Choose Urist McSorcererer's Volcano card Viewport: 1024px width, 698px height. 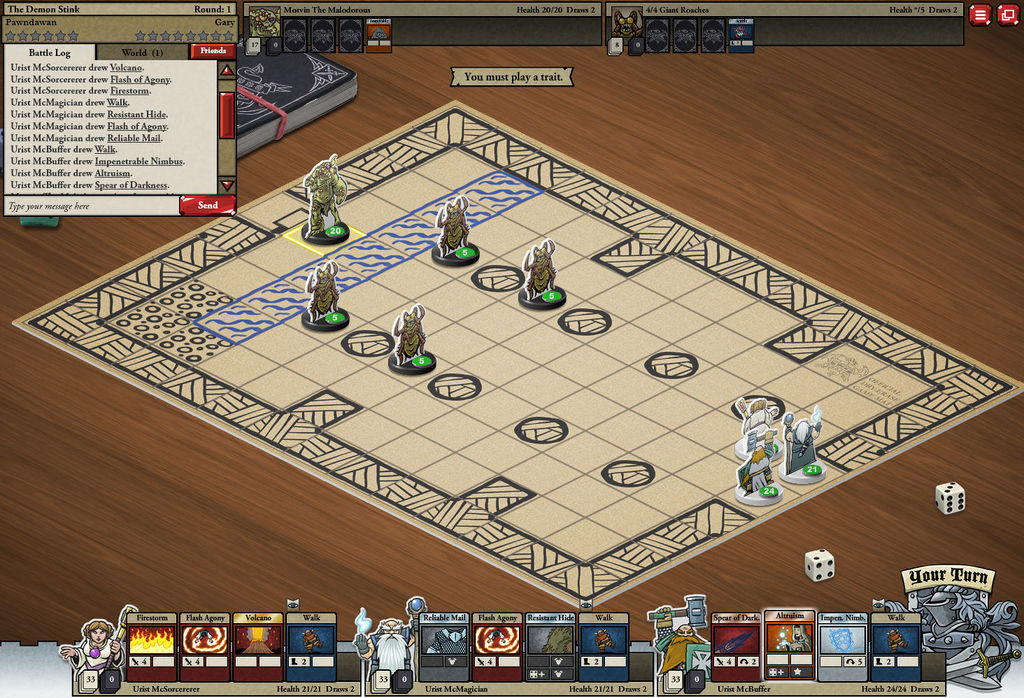(257, 647)
